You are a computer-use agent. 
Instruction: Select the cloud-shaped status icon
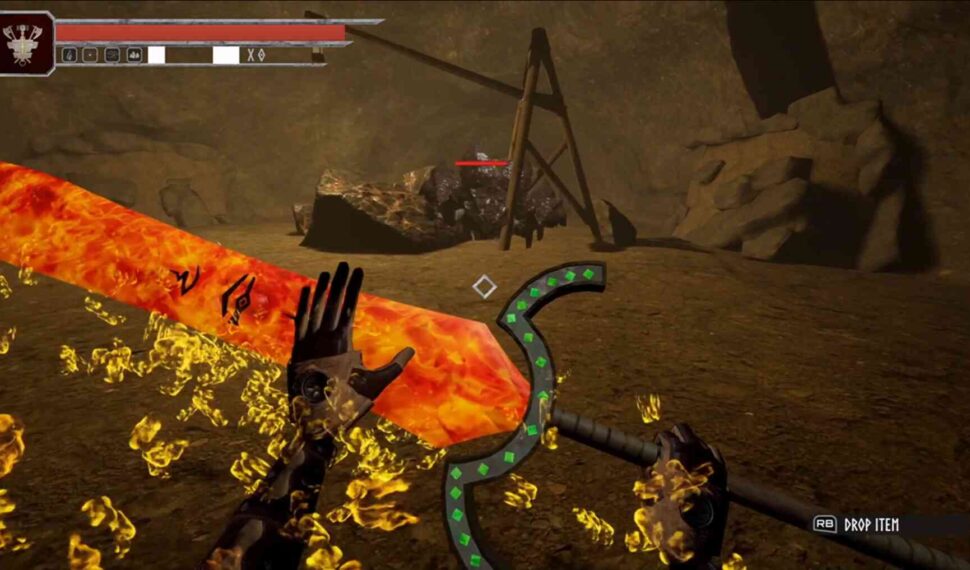pos(134,55)
